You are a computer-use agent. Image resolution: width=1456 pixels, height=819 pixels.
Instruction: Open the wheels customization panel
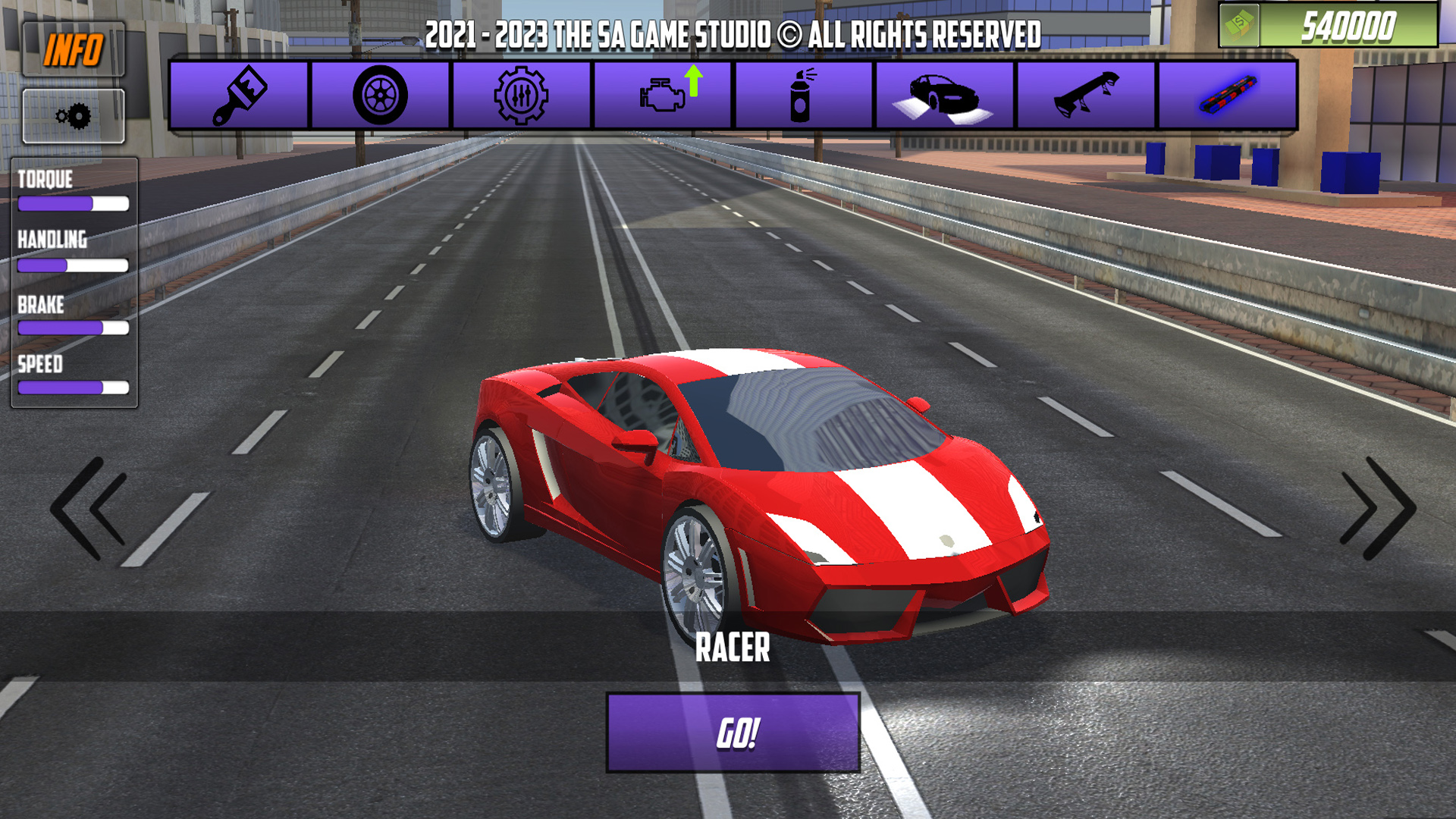381,95
